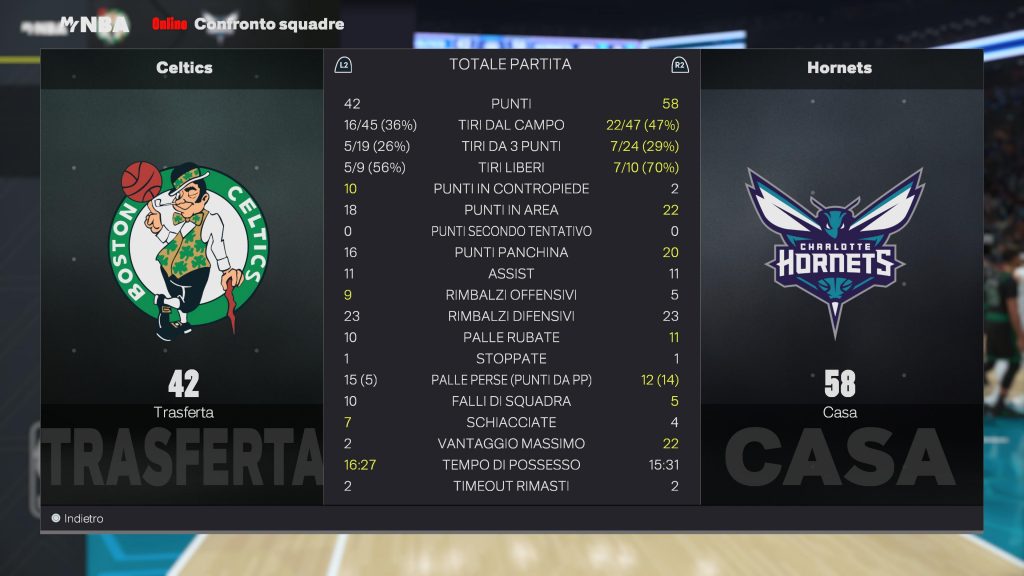The image size is (1024, 576).
Task: Select the Totale Partita period header
Action: [x=510, y=64]
